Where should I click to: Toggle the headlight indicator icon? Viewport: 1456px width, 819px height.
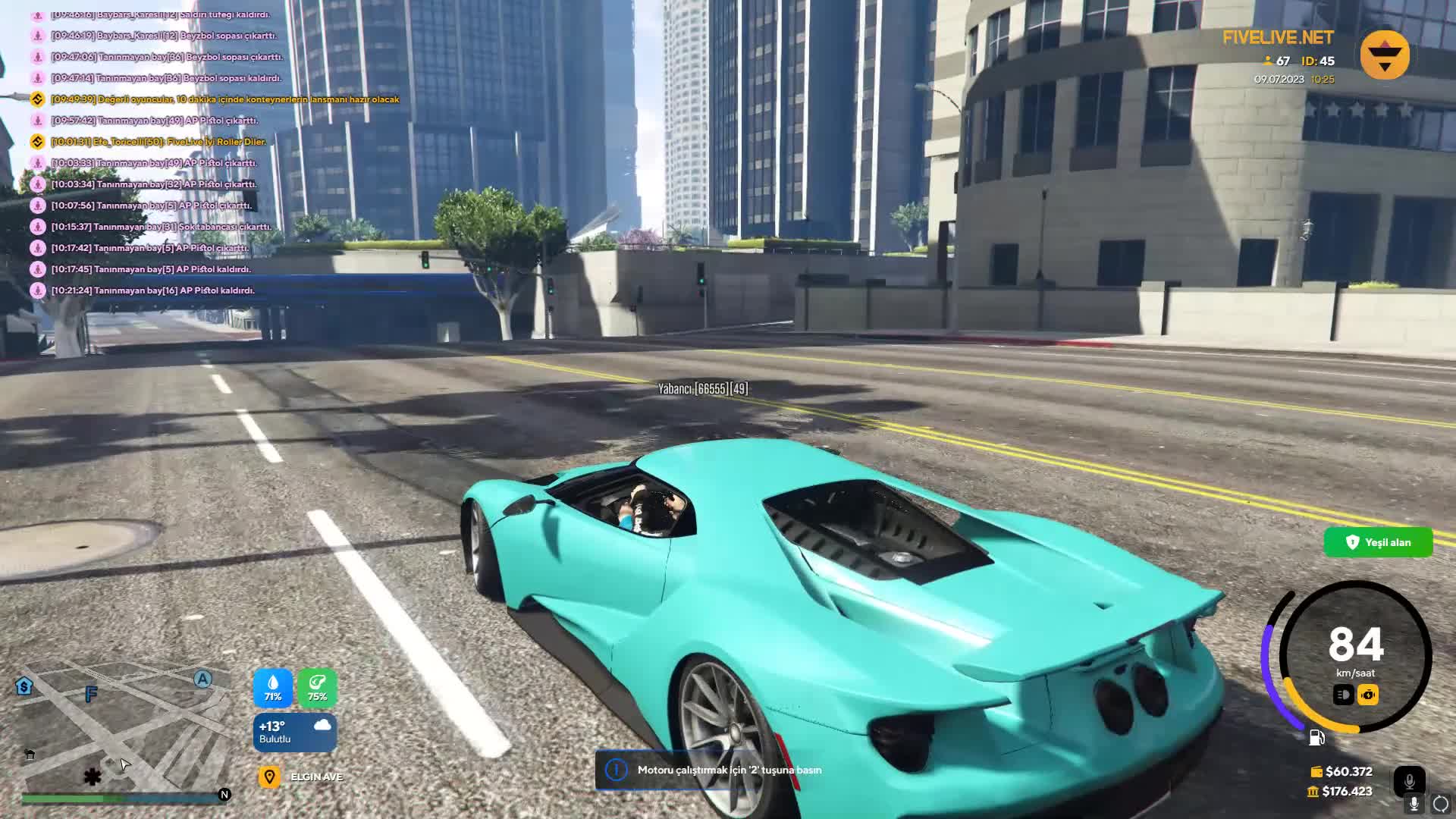(1343, 695)
